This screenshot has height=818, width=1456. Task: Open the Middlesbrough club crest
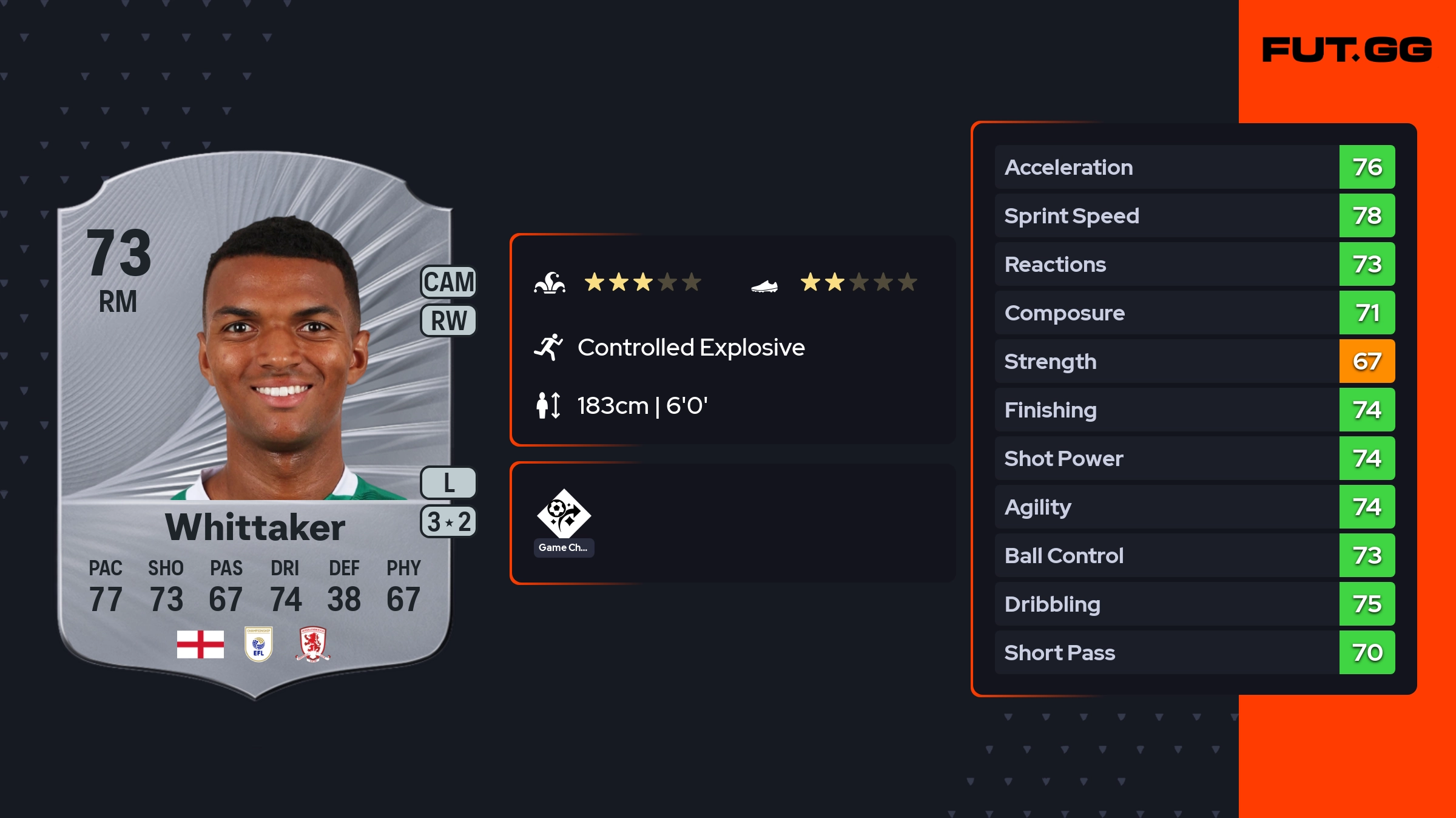[312, 644]
